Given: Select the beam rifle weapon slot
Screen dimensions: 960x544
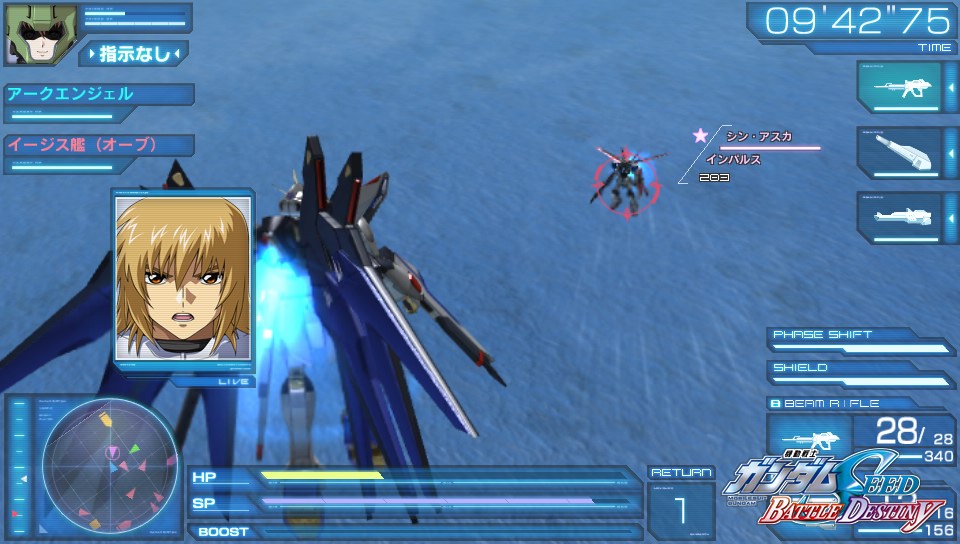Looking at the screenshot, I should coord(899,87).
